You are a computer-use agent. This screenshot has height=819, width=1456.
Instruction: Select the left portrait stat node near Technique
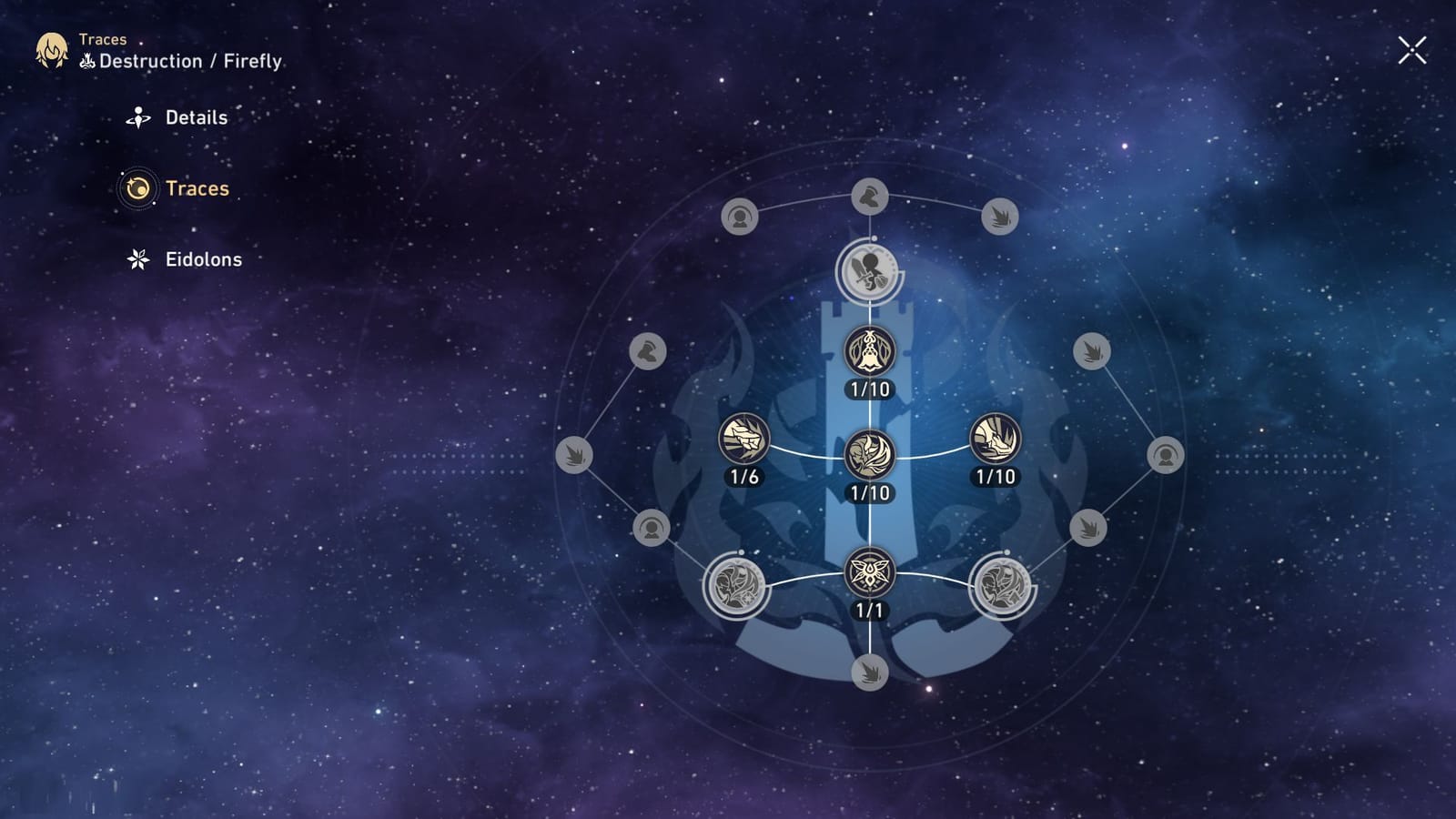(652, 526)
